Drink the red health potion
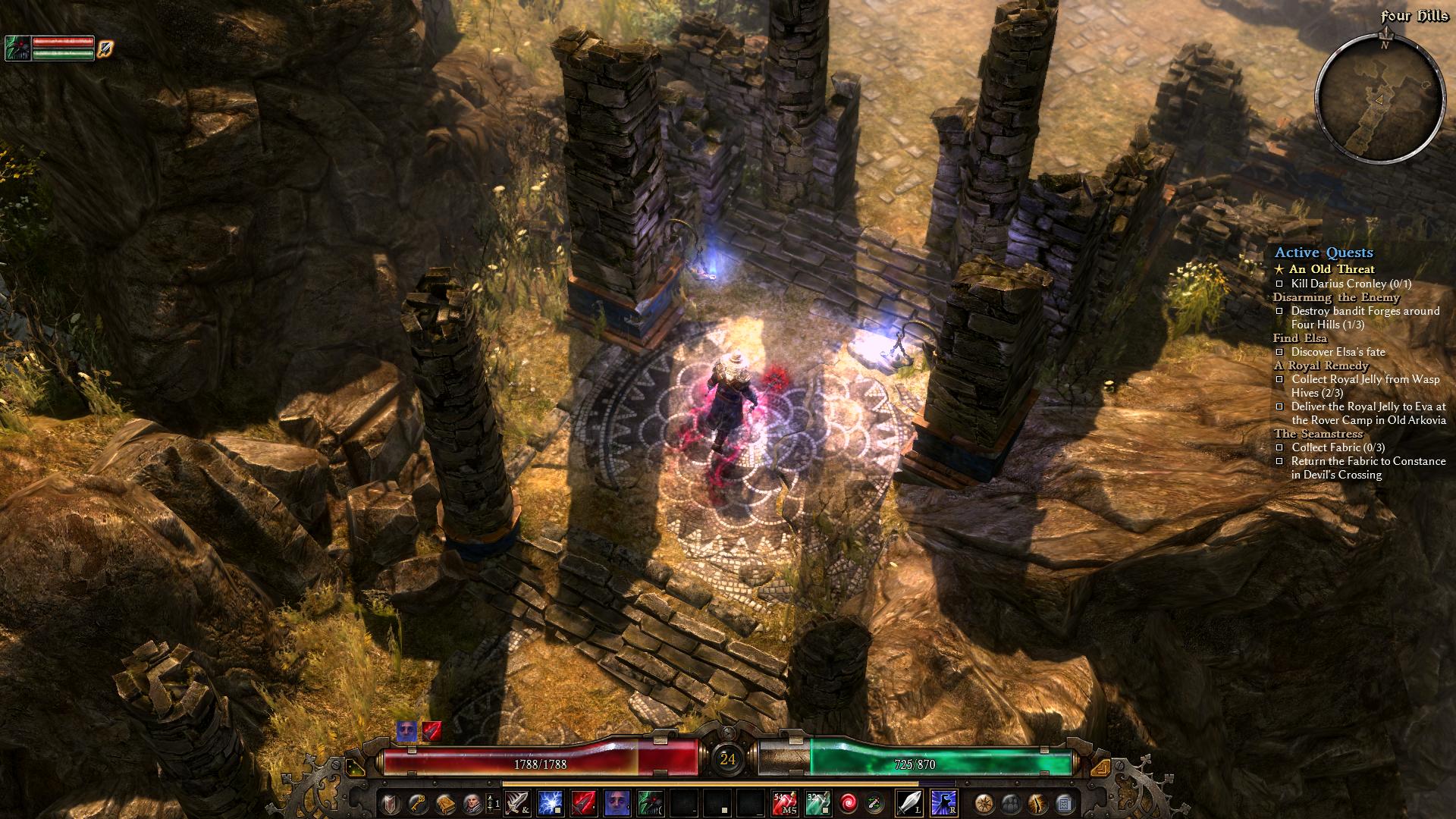The image size is (1456, 819). click(x=783, y=802)
